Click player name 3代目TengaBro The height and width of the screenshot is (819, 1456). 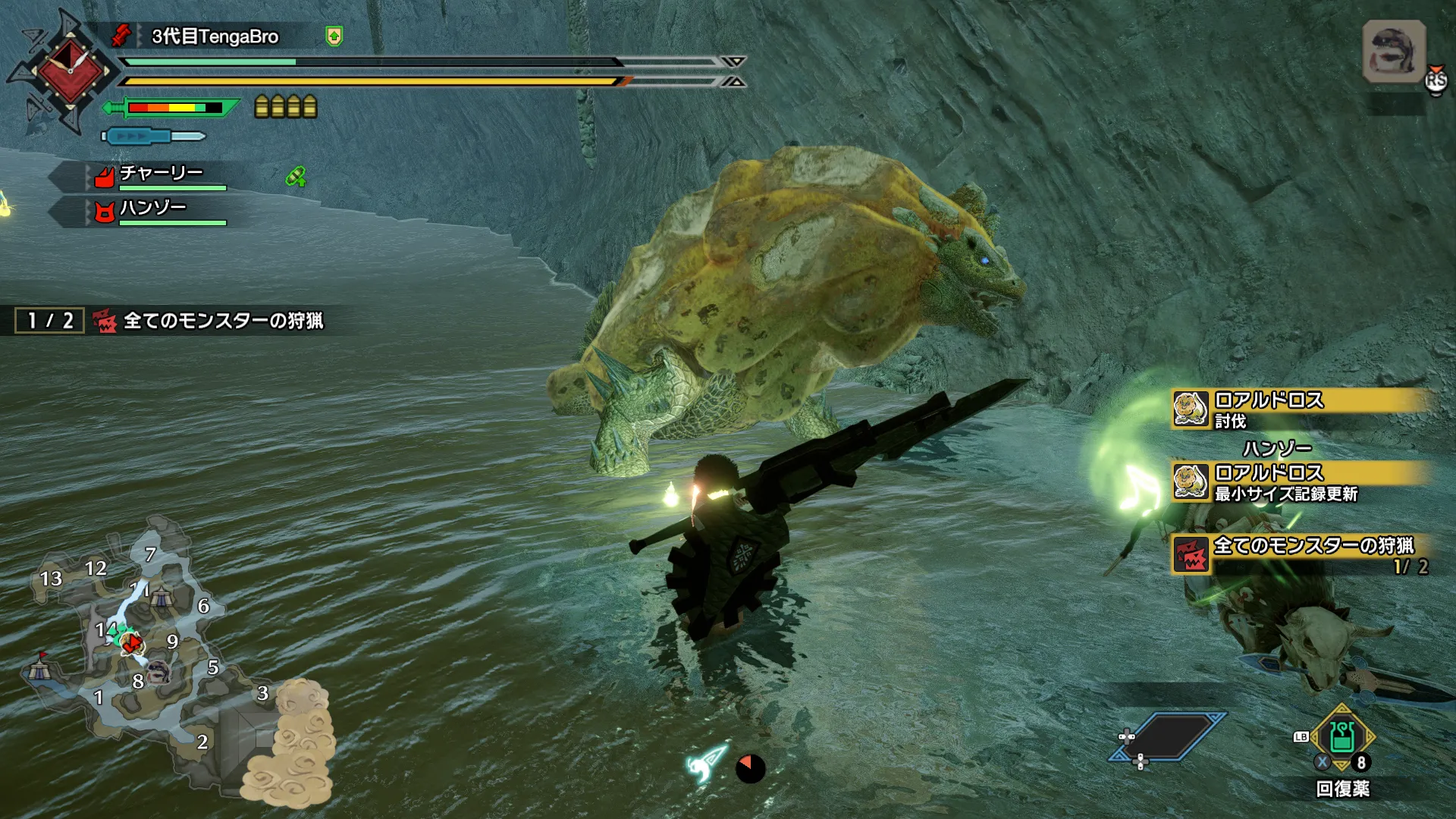[x=215, y=36]
